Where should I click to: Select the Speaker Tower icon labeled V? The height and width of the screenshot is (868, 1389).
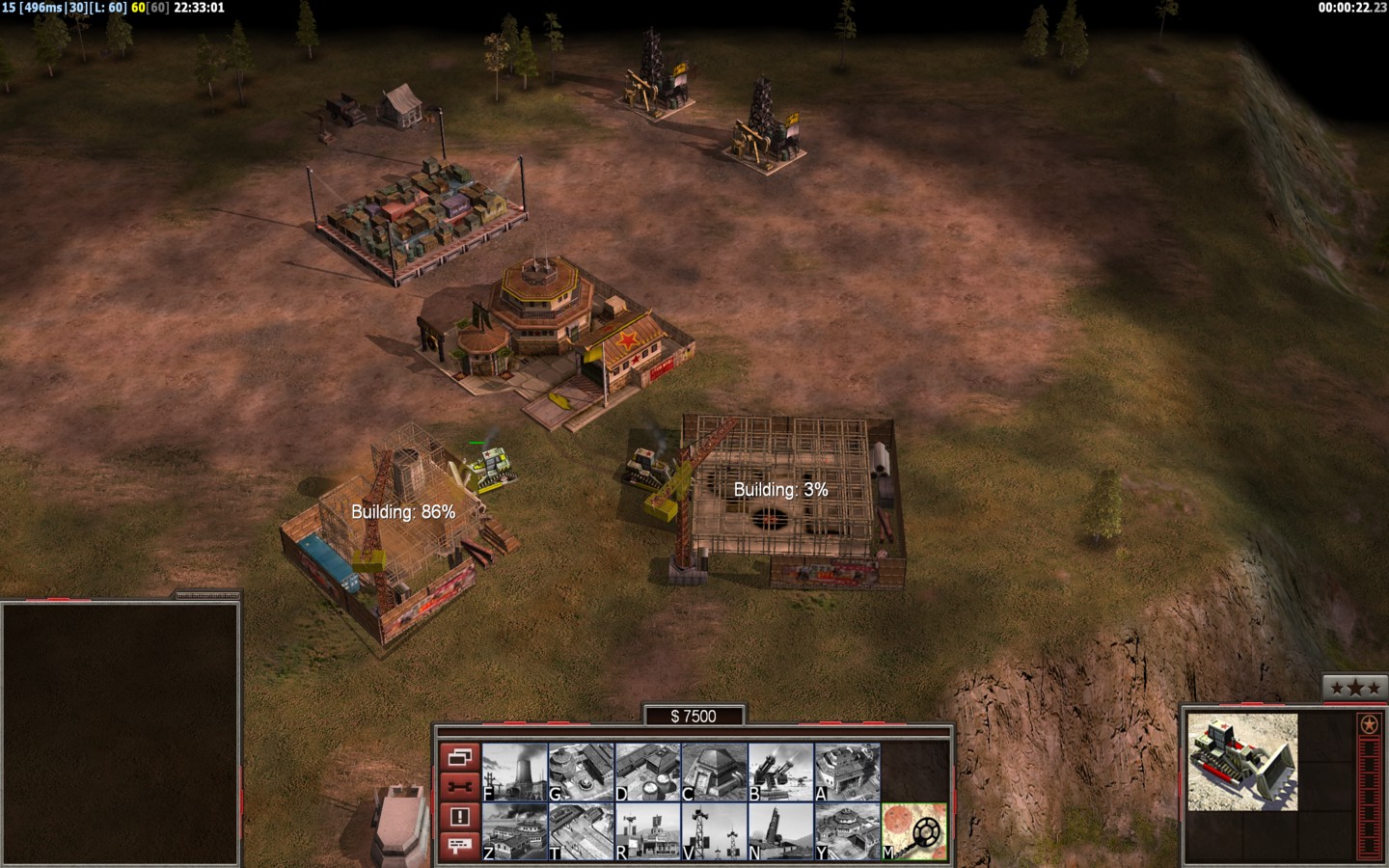pos(715,830)
